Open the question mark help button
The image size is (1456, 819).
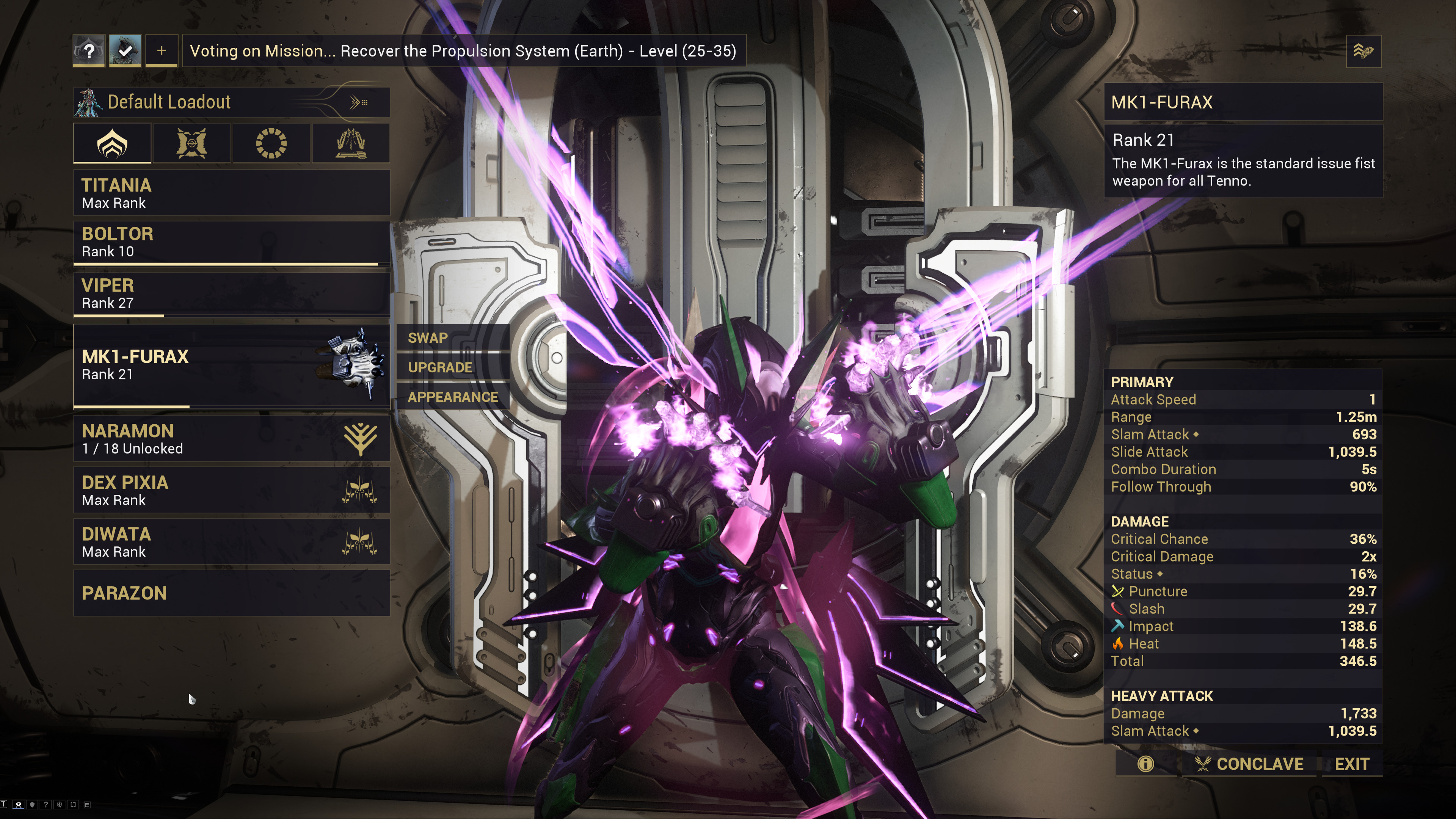point(89,51)
